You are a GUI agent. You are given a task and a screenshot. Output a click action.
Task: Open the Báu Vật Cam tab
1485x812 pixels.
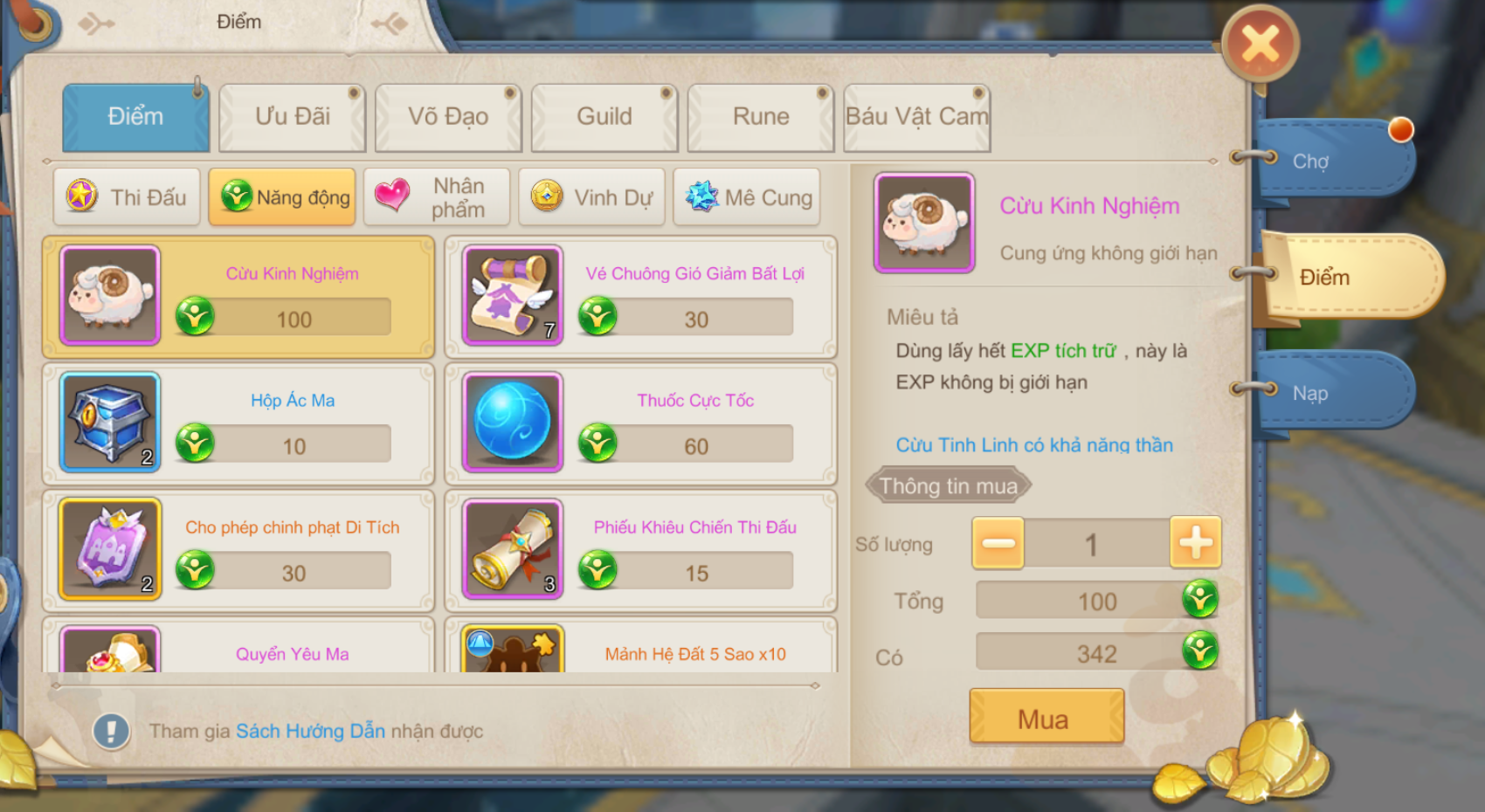coord(915,116)
